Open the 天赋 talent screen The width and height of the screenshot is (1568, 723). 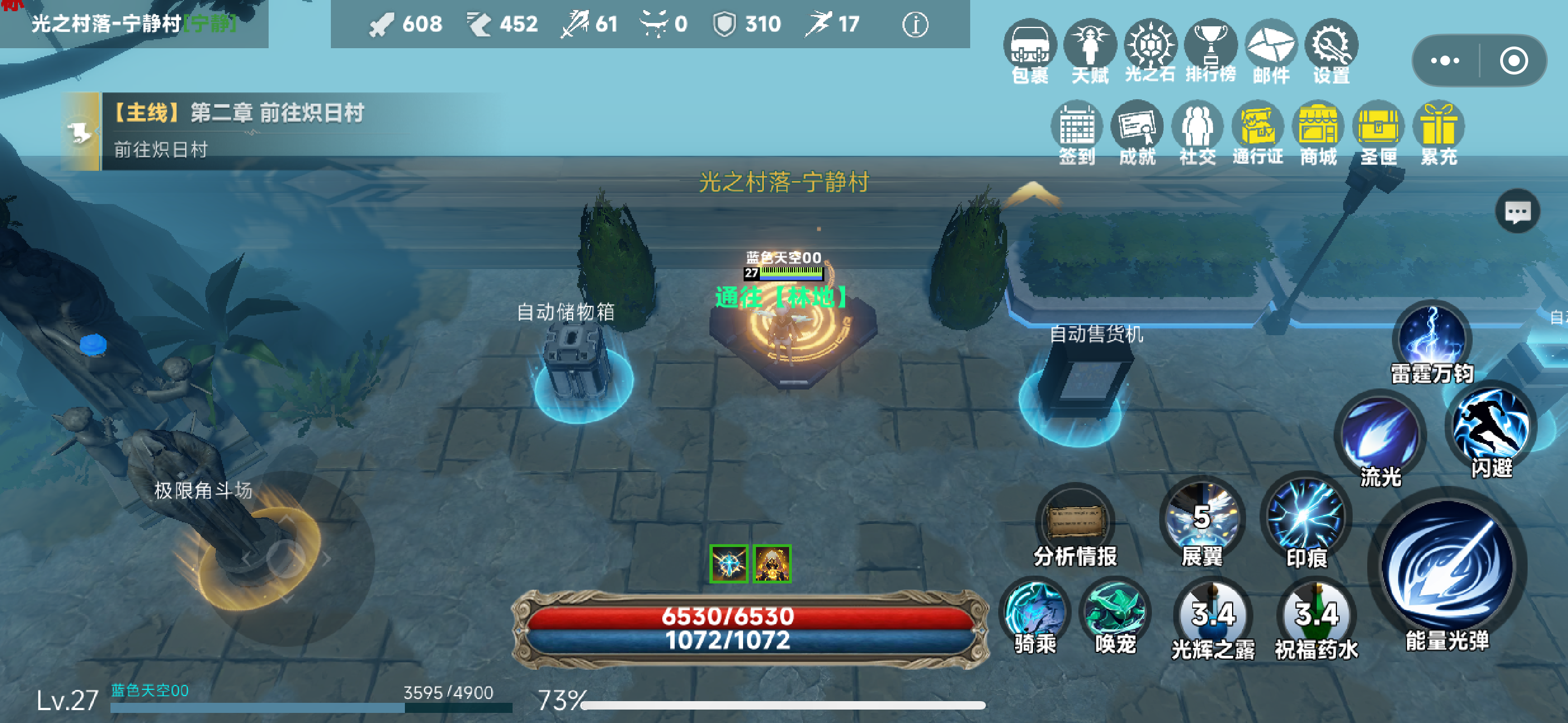[1090, 45]
